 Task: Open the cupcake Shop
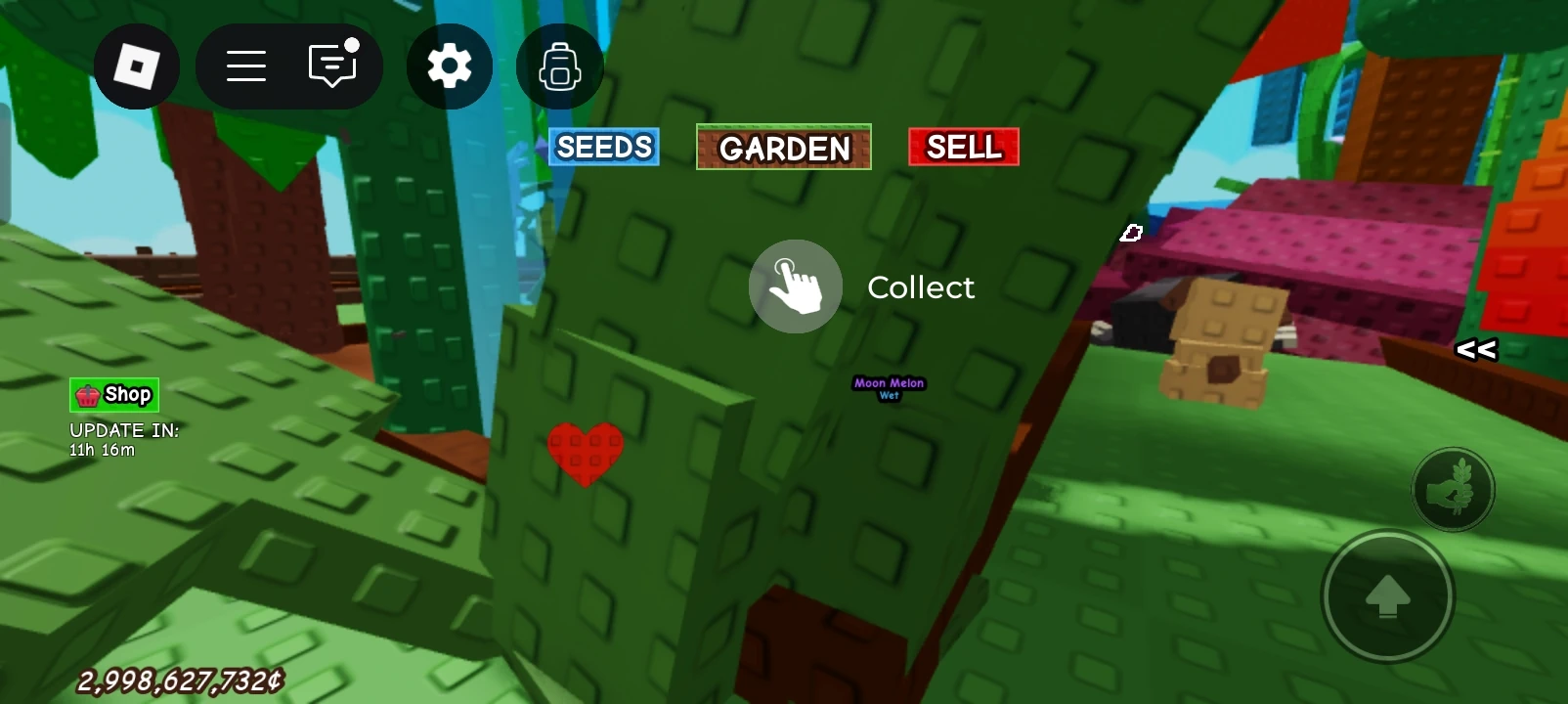point(112,394)
